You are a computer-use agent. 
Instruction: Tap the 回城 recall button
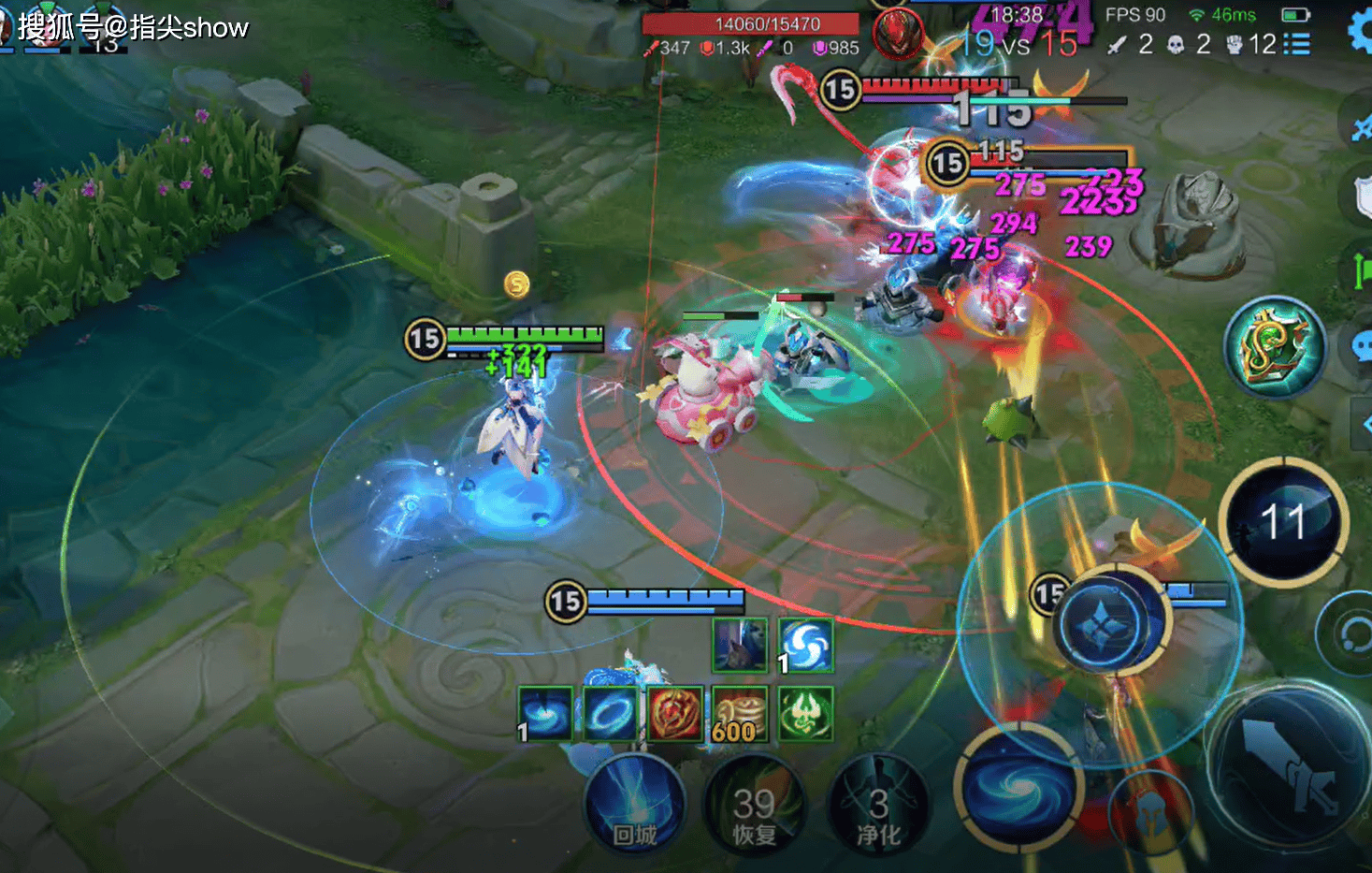click(x=634, y=805)
